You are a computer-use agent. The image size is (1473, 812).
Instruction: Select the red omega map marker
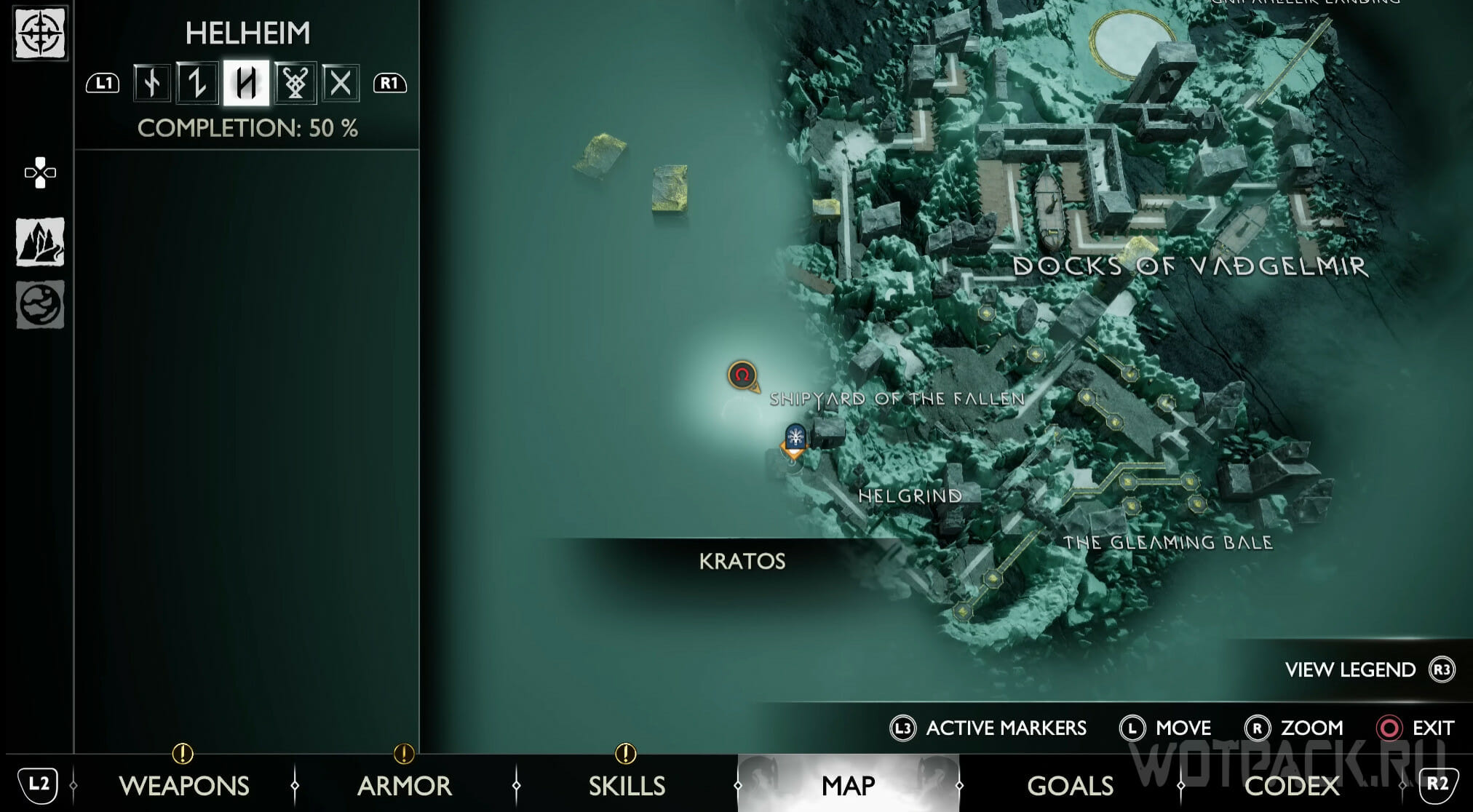(742, 375)
